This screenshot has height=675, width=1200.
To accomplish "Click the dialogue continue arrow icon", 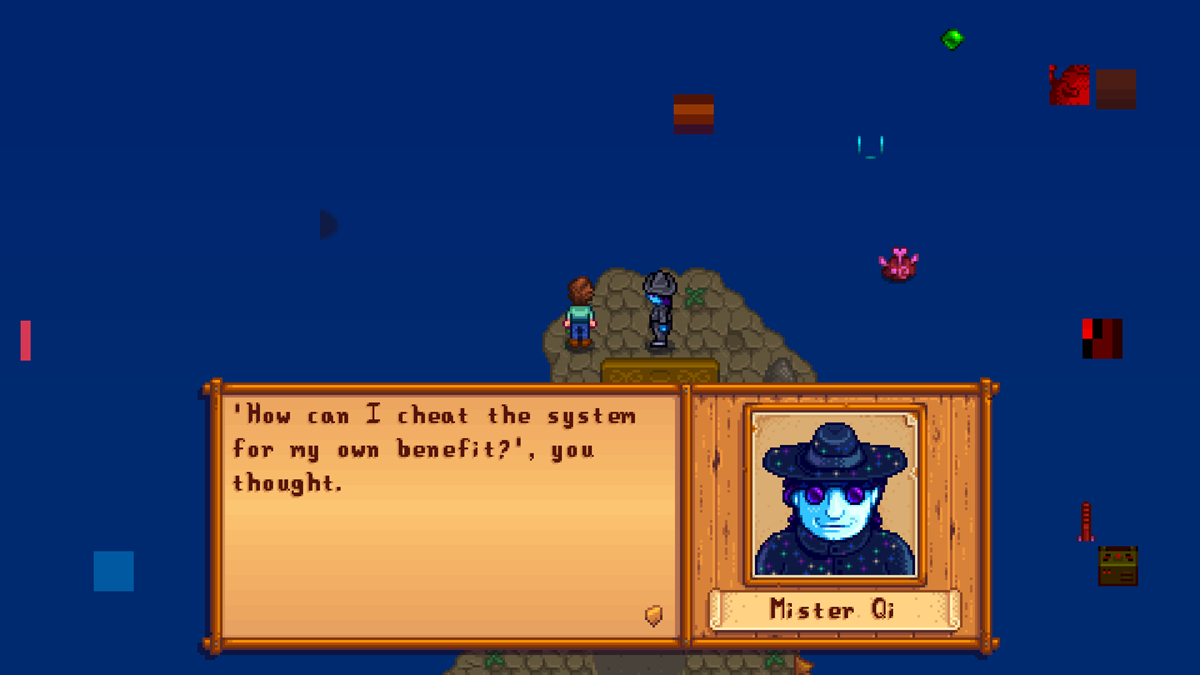I will point(654,616).
